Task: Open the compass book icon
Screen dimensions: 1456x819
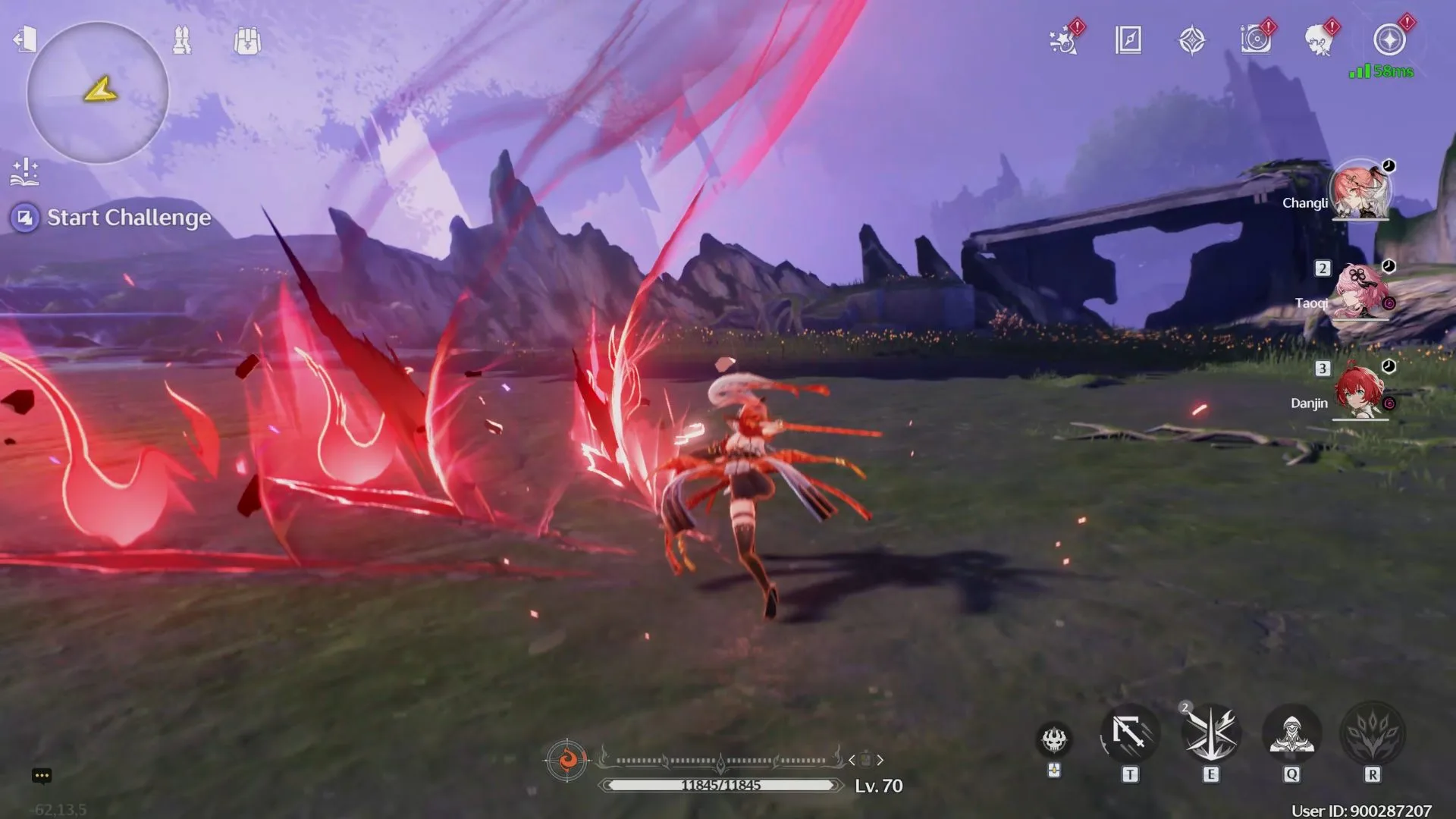Action: (x=1128, y=40)
